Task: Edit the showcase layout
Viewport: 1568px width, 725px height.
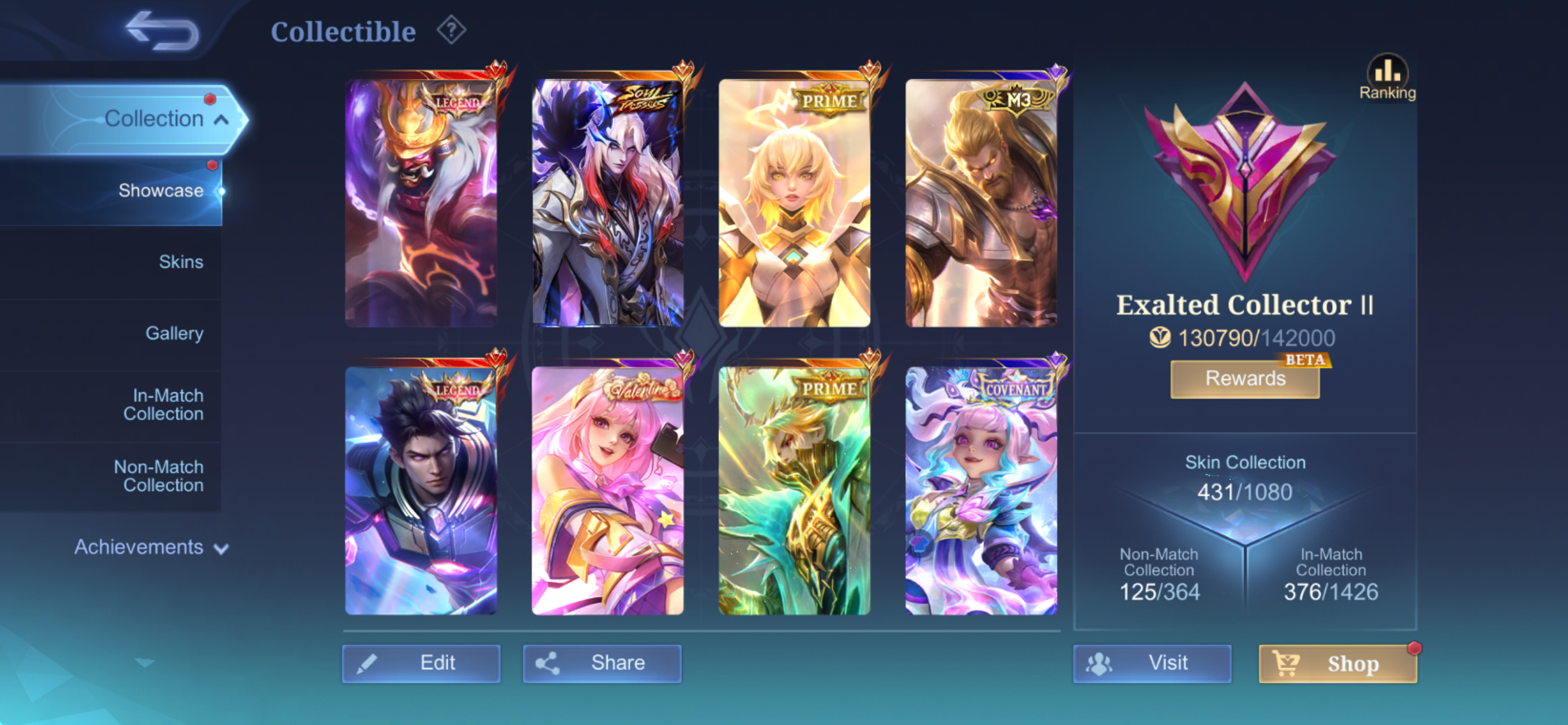Action: click(421, 663)
